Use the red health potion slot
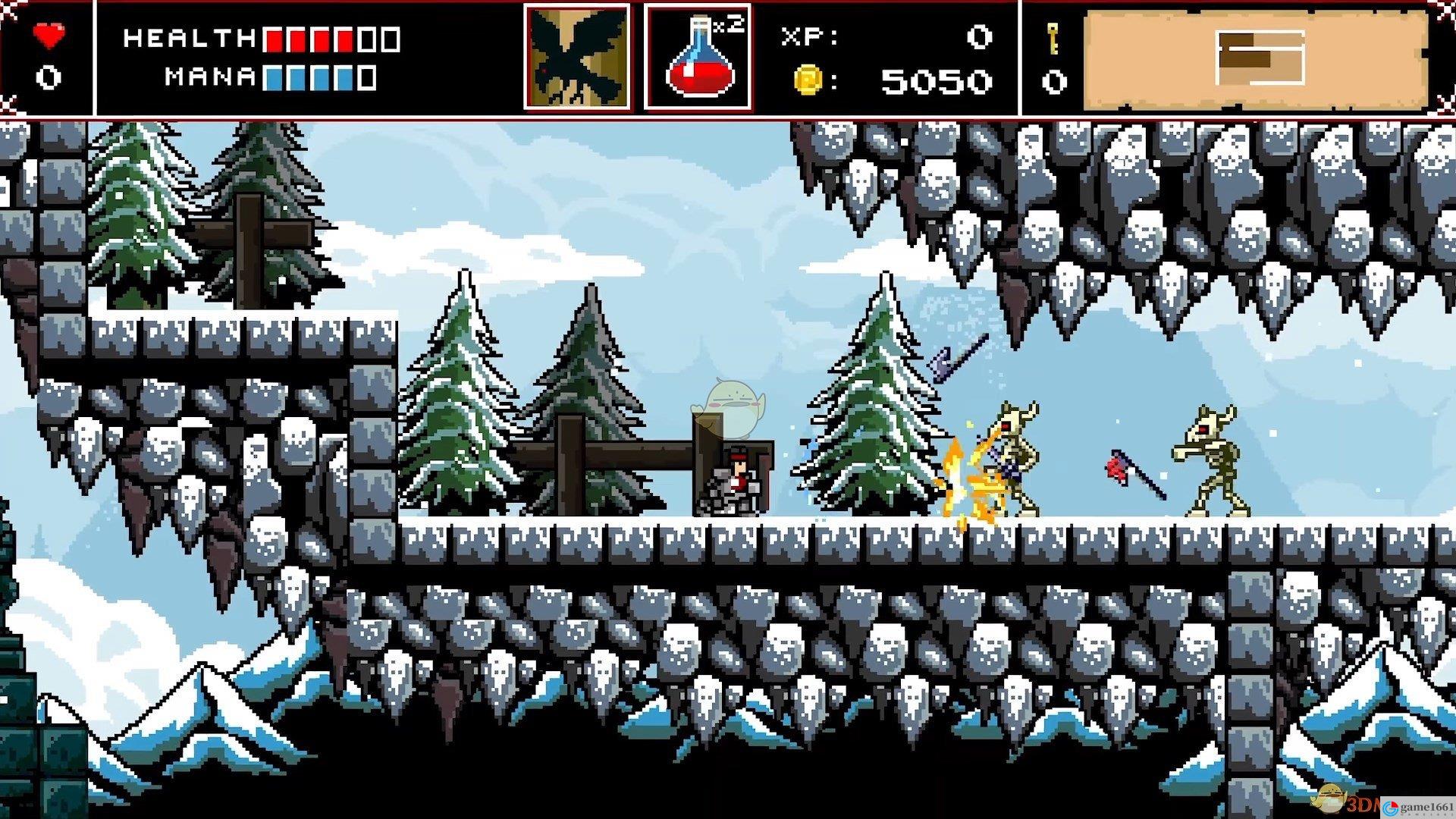1456x819 pixels. pyautogui.click(x=698, y=58)
